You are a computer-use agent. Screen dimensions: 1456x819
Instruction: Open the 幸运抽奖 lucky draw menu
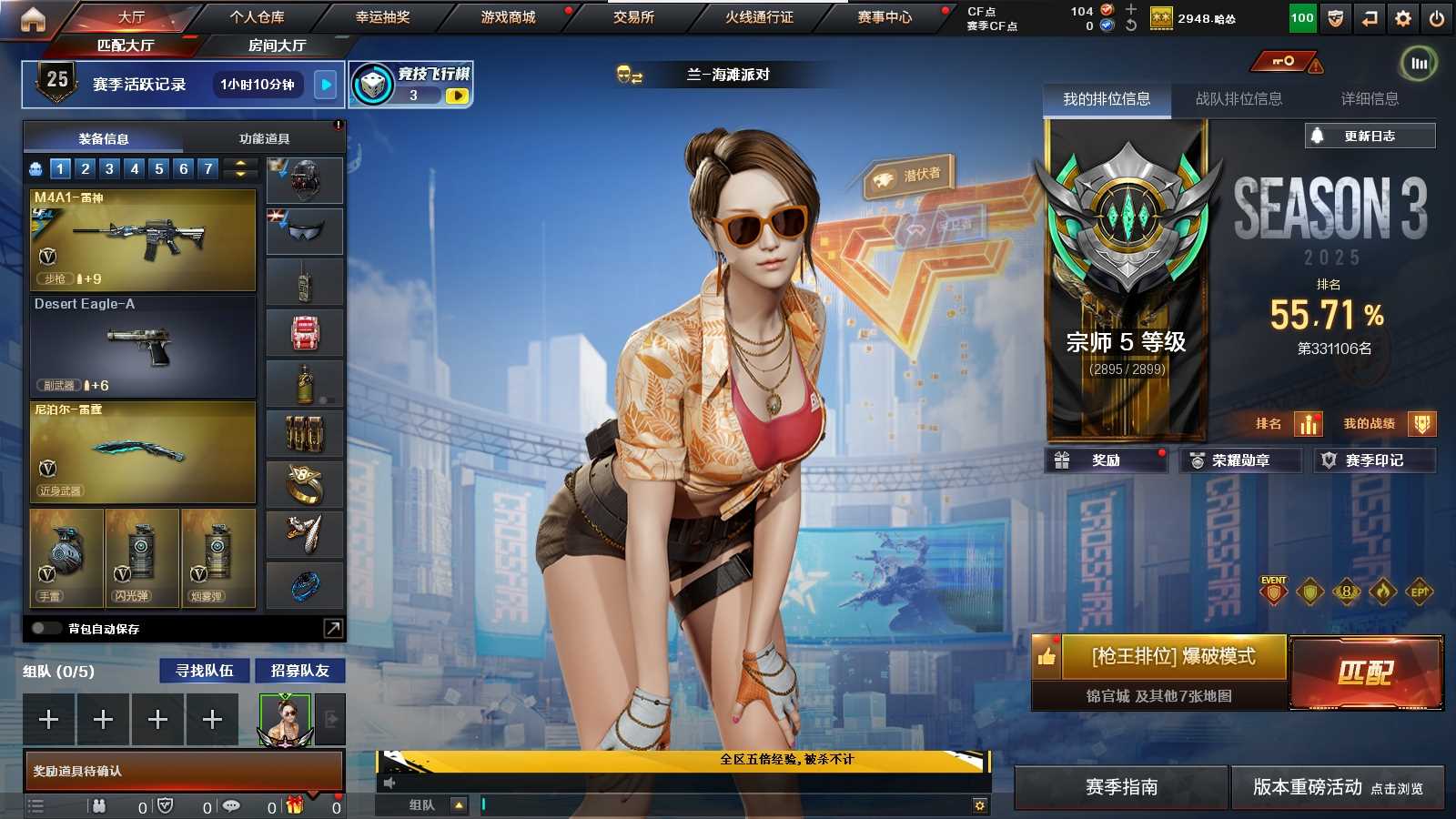pos(382,17)
